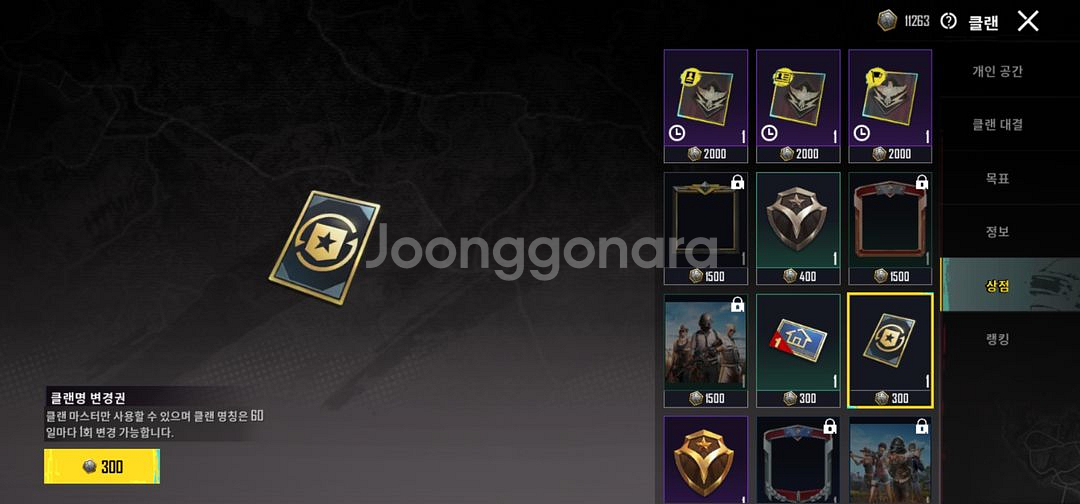Select the locked soldier outfit item costing 1500
The width and height of the screenshot is (1080, 504).
click(706, 350)
